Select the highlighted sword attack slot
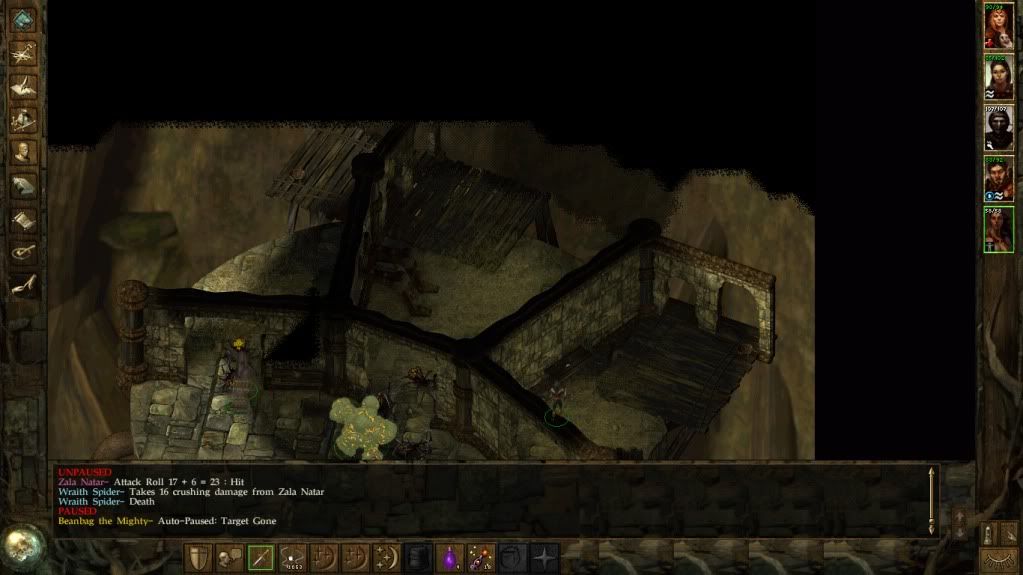 coord(260,558)
